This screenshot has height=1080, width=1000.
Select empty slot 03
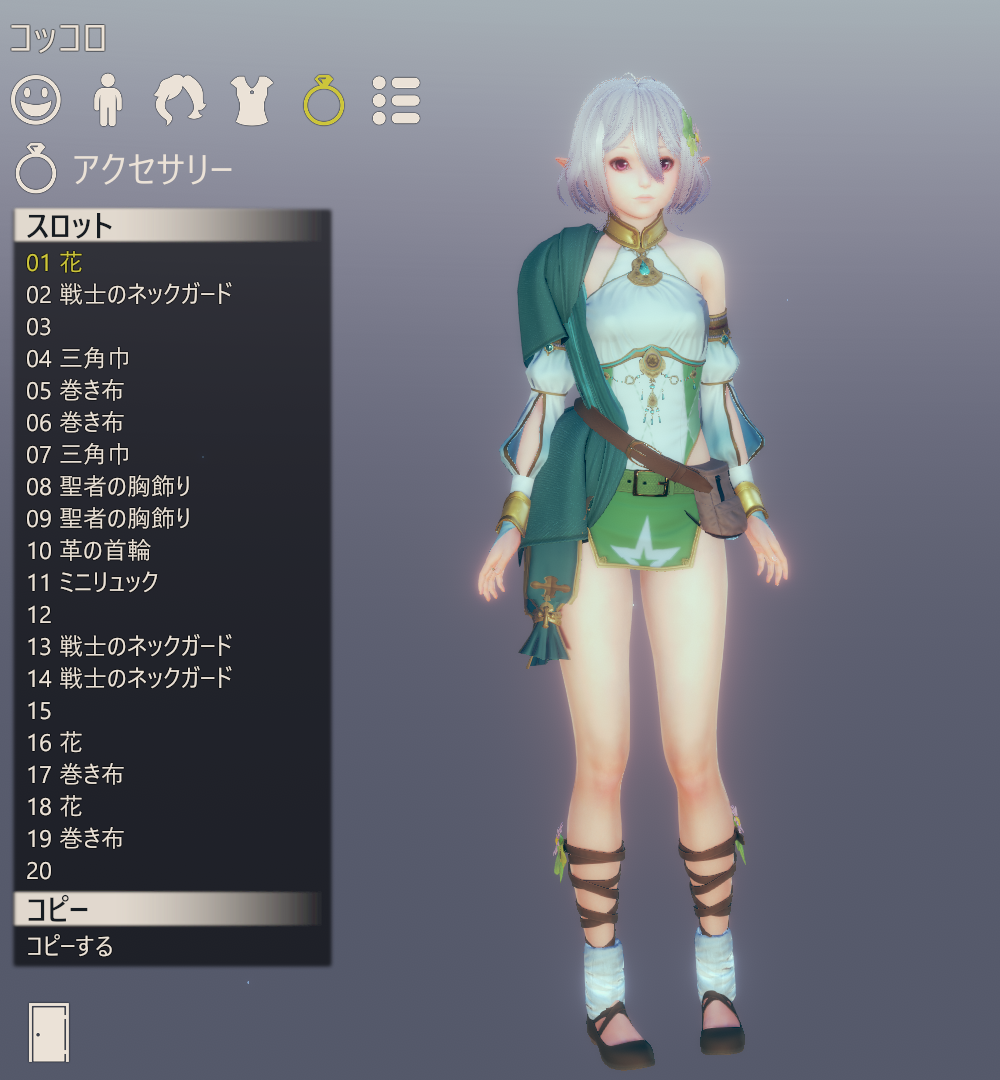point(39,327)
